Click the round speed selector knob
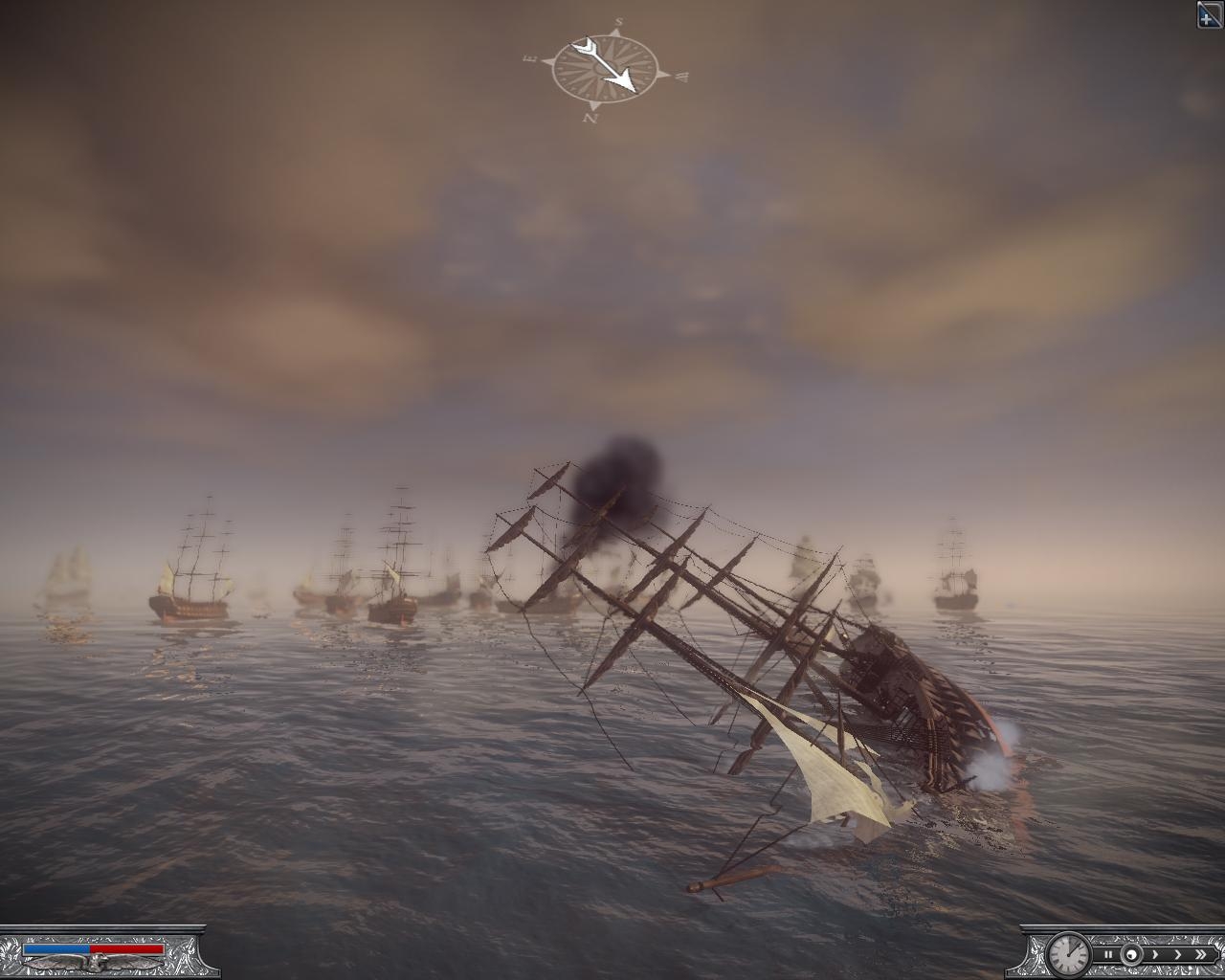This screenshot has width=1225, height=980. [1131, 954]
